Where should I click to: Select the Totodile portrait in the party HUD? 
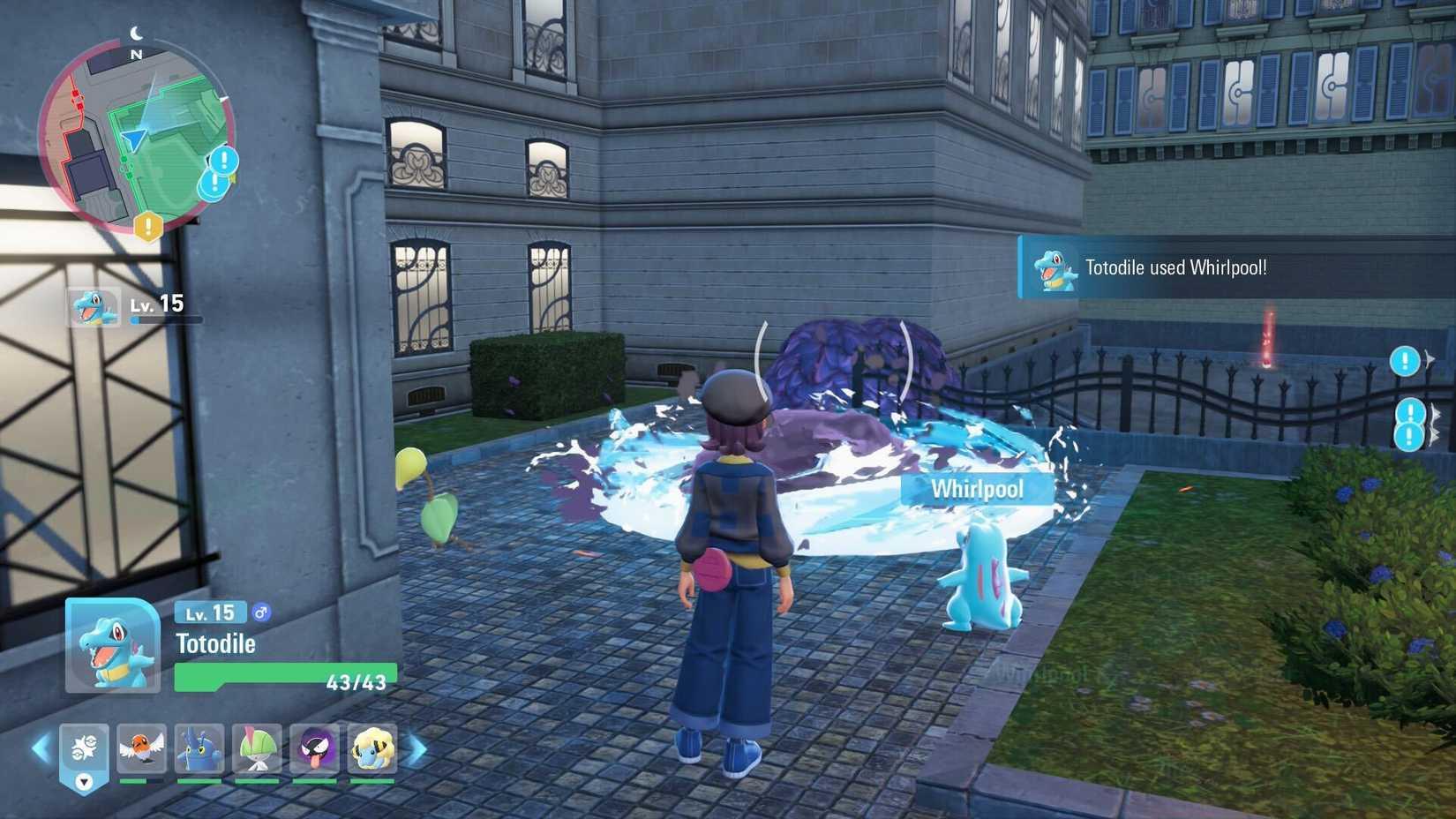point(110,644)
